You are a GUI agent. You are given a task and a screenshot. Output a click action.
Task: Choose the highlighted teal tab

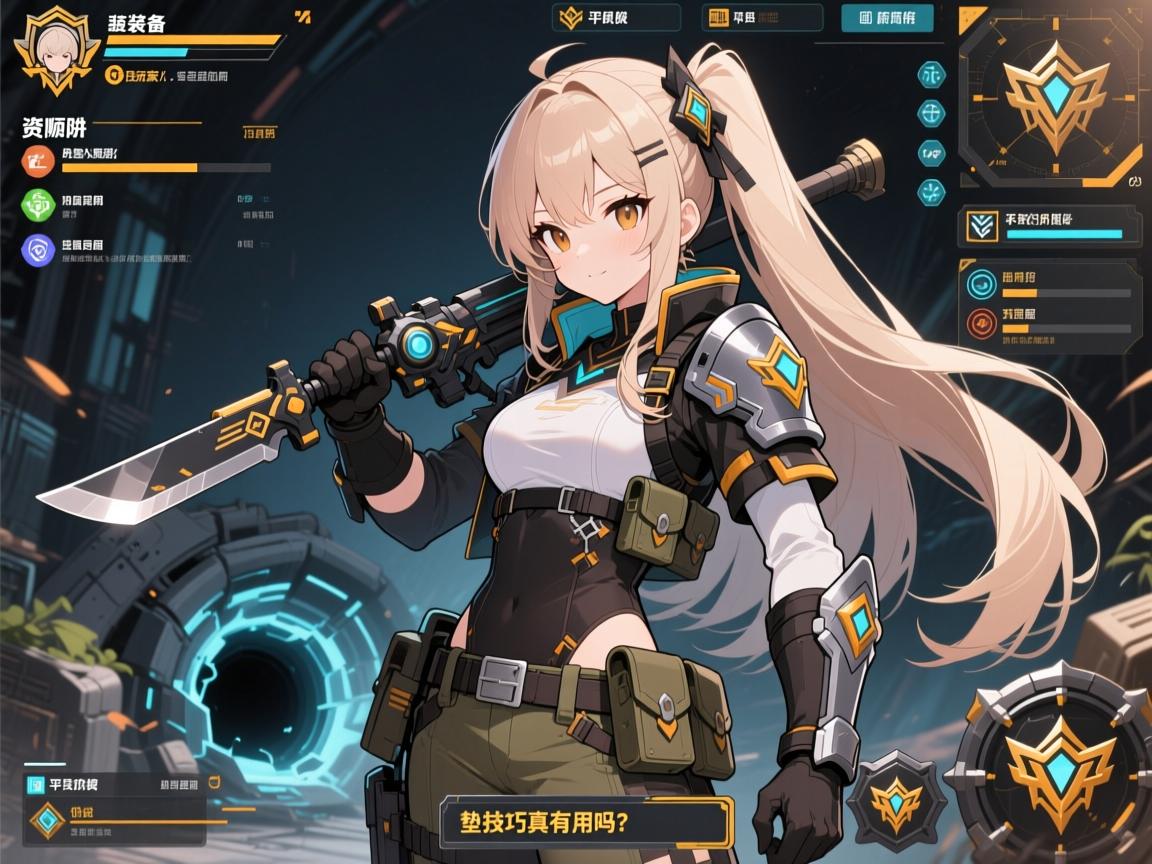pos(888,18)
